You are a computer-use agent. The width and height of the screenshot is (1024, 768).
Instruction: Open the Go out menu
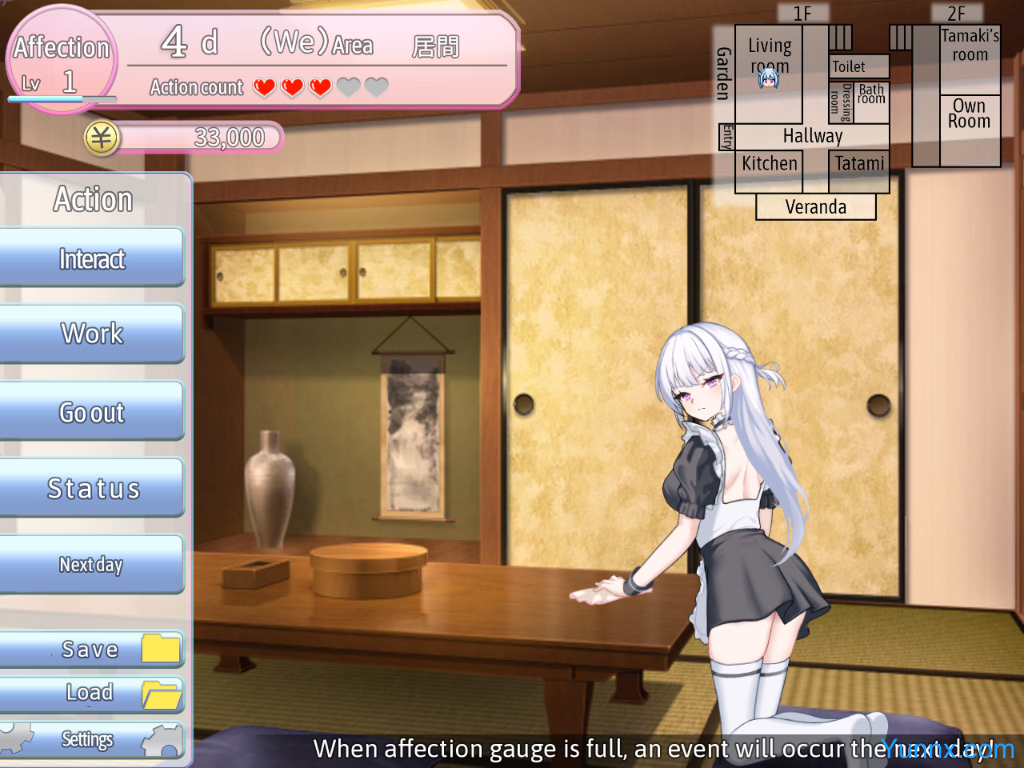[92, 412]
